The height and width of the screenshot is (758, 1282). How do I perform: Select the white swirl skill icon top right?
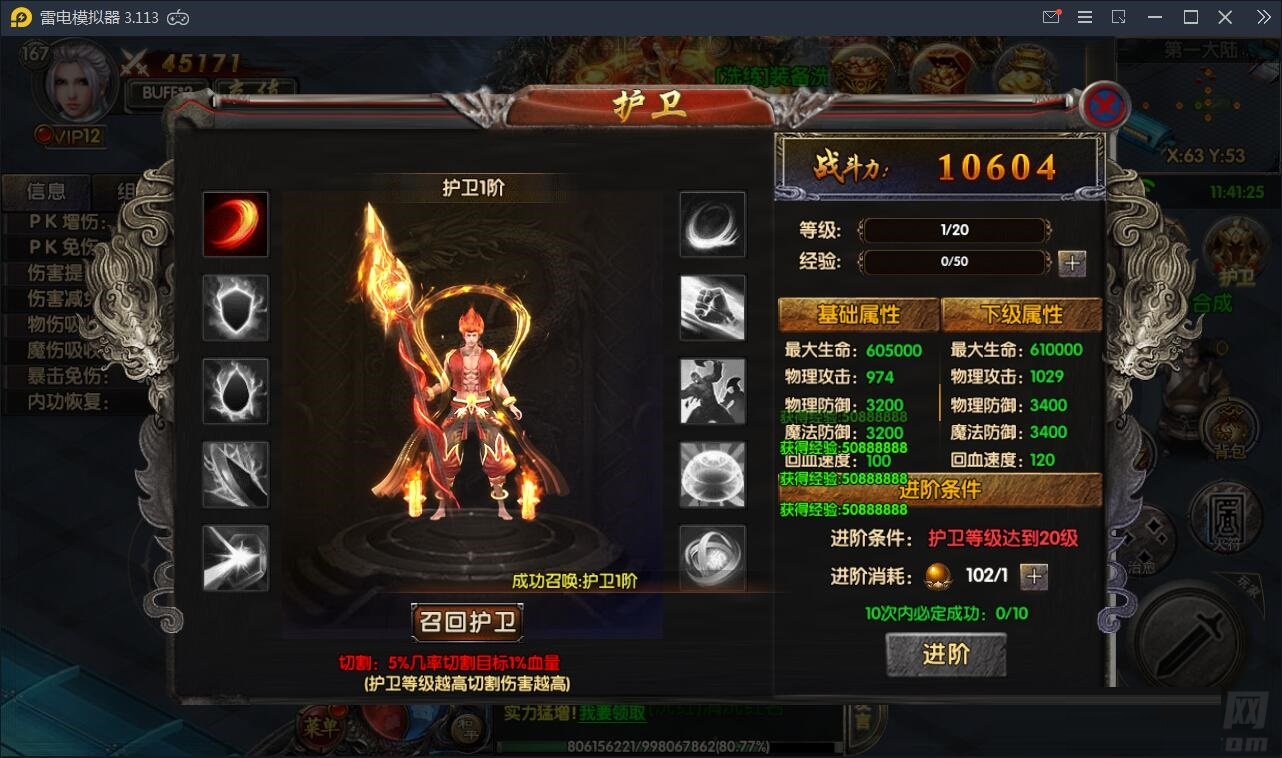[x=712, y=224]
